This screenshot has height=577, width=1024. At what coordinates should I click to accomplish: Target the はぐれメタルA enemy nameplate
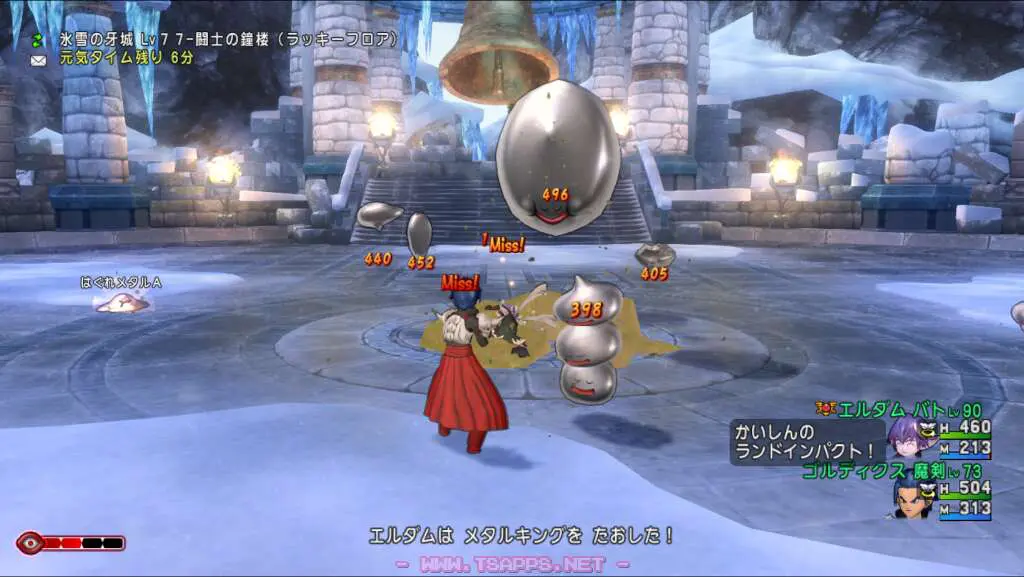[121, 283]
